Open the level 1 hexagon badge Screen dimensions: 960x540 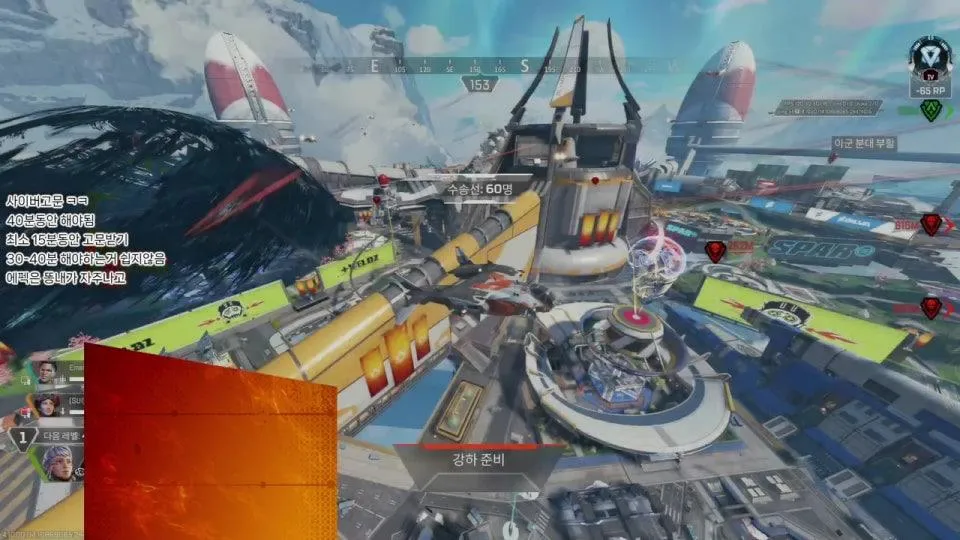coord(22,438)
